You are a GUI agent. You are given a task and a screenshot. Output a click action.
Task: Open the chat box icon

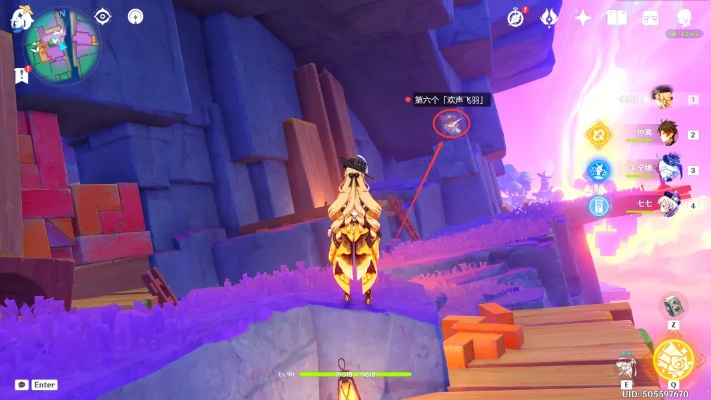[22, 384]
